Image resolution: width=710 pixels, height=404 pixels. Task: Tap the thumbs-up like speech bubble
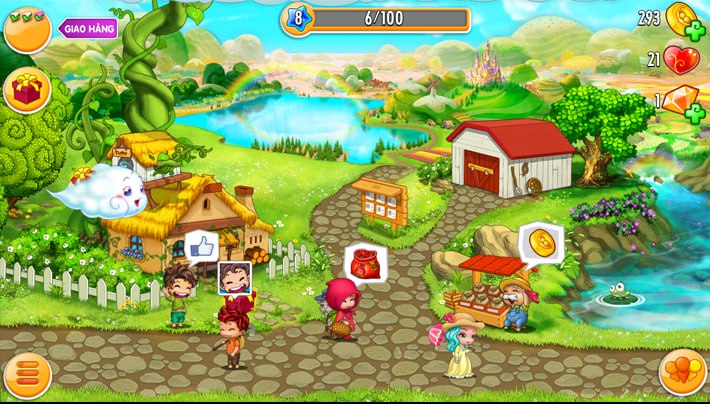pyautogui.click(x=201, y=245)
